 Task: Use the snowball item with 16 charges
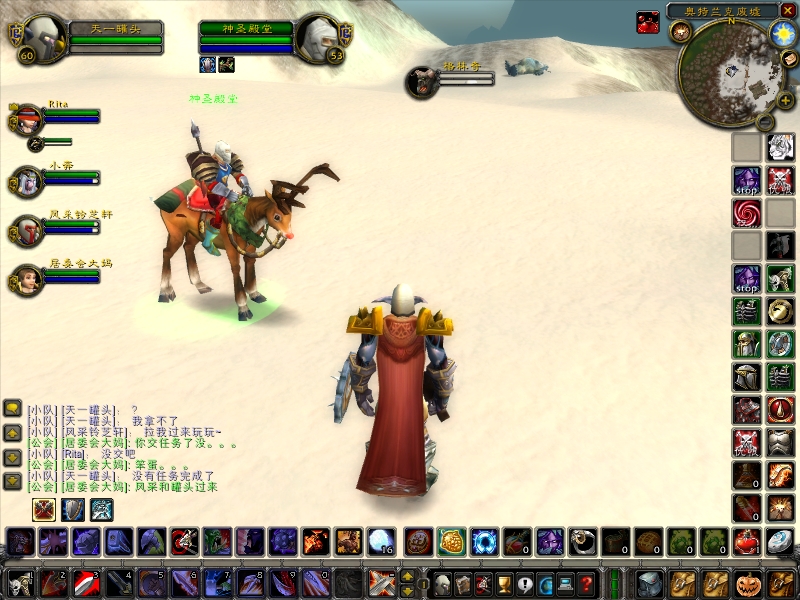coord(381,541)
